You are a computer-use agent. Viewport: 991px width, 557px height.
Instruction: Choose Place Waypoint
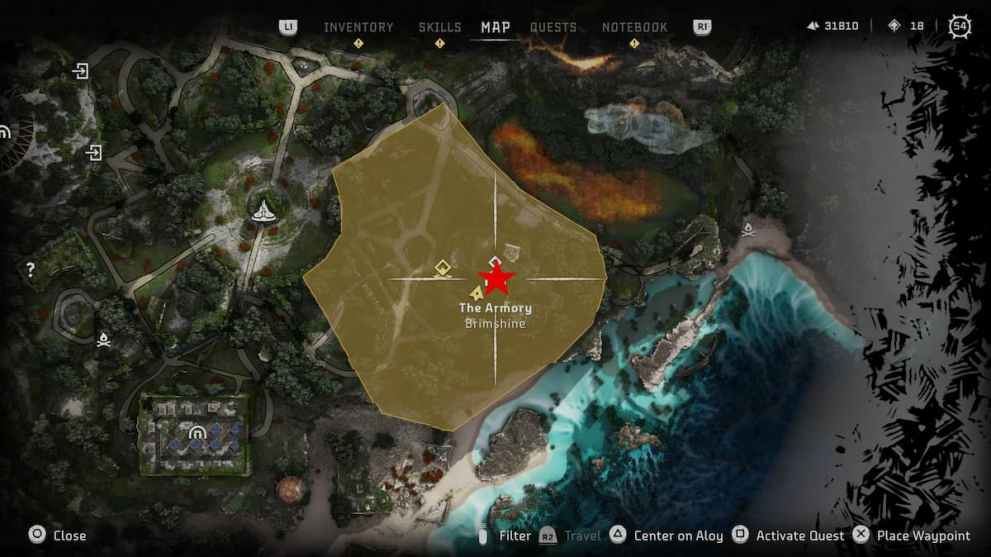[x=911, y=535]
